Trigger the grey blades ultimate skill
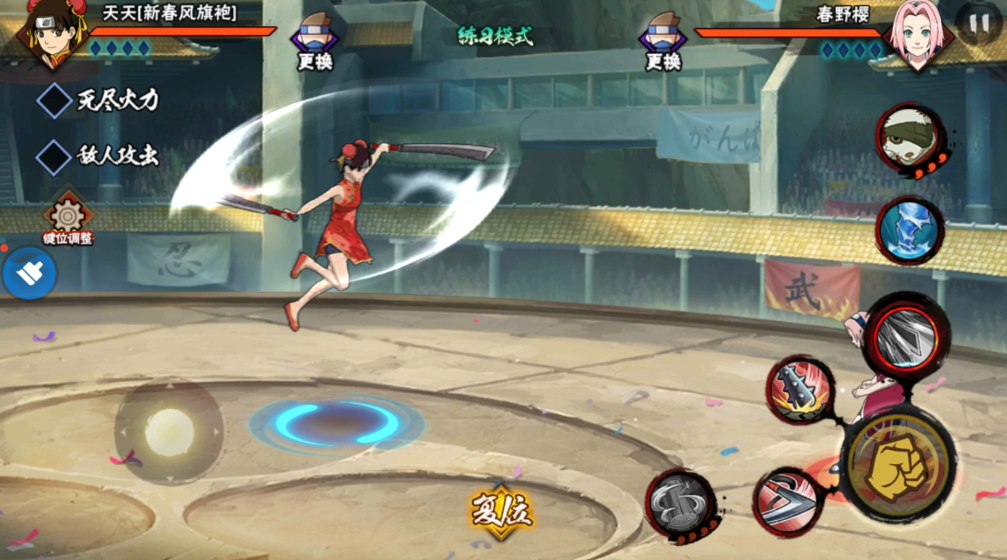 pos(905,338)
